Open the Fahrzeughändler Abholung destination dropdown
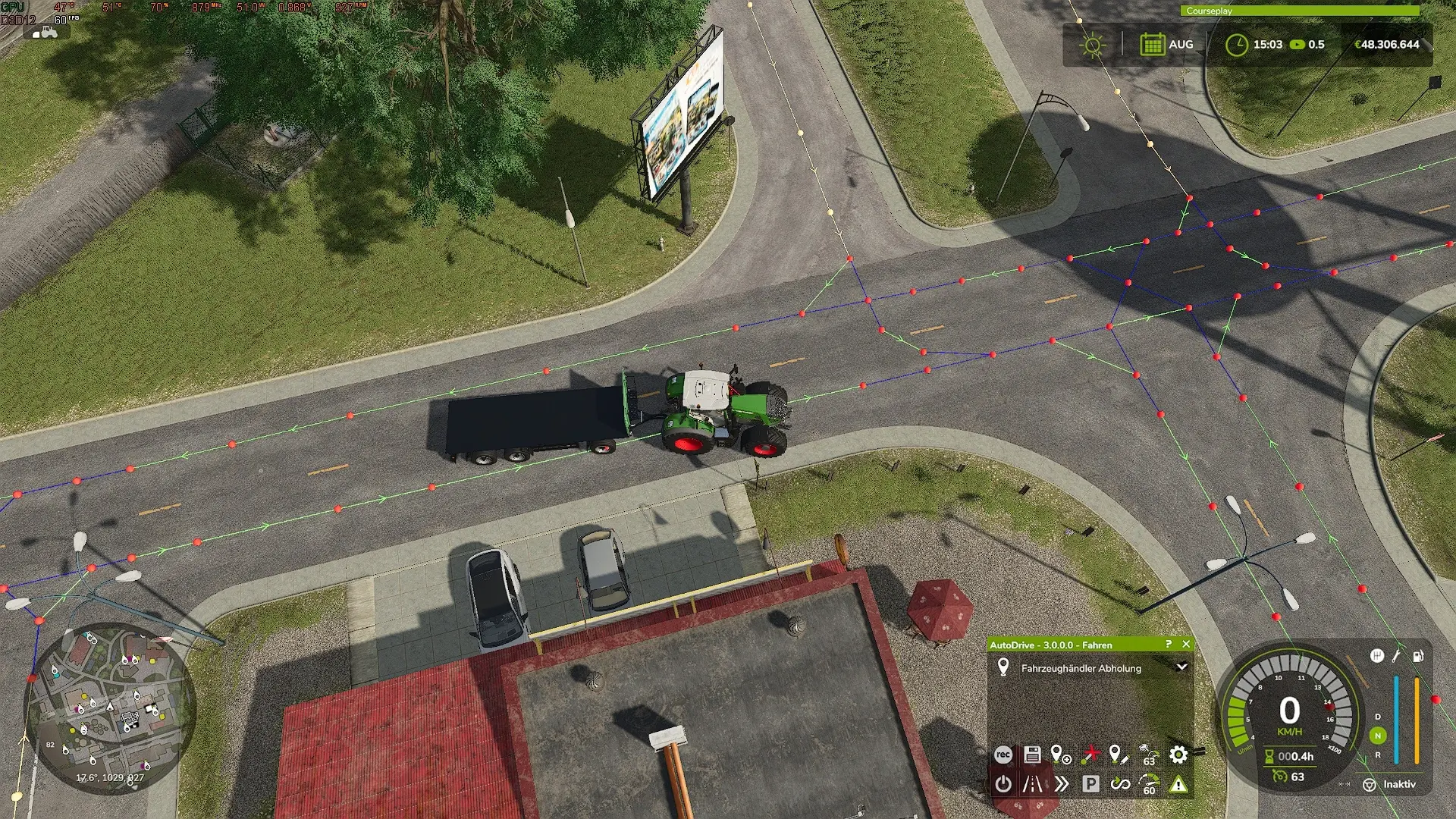The height and width of the screenshot is (819, 1456). (1181, 667)
